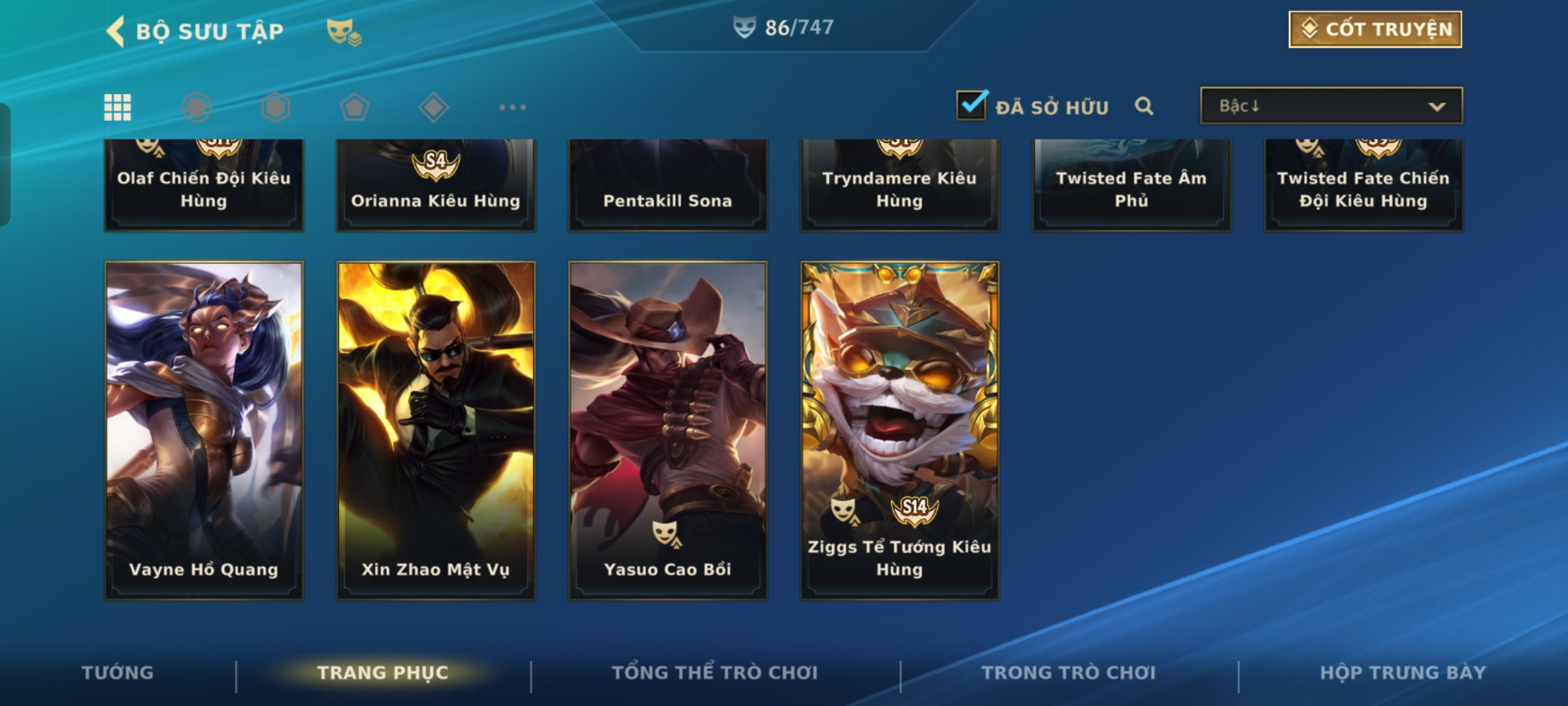Switch to the Tướng tab

coord(118,673)
